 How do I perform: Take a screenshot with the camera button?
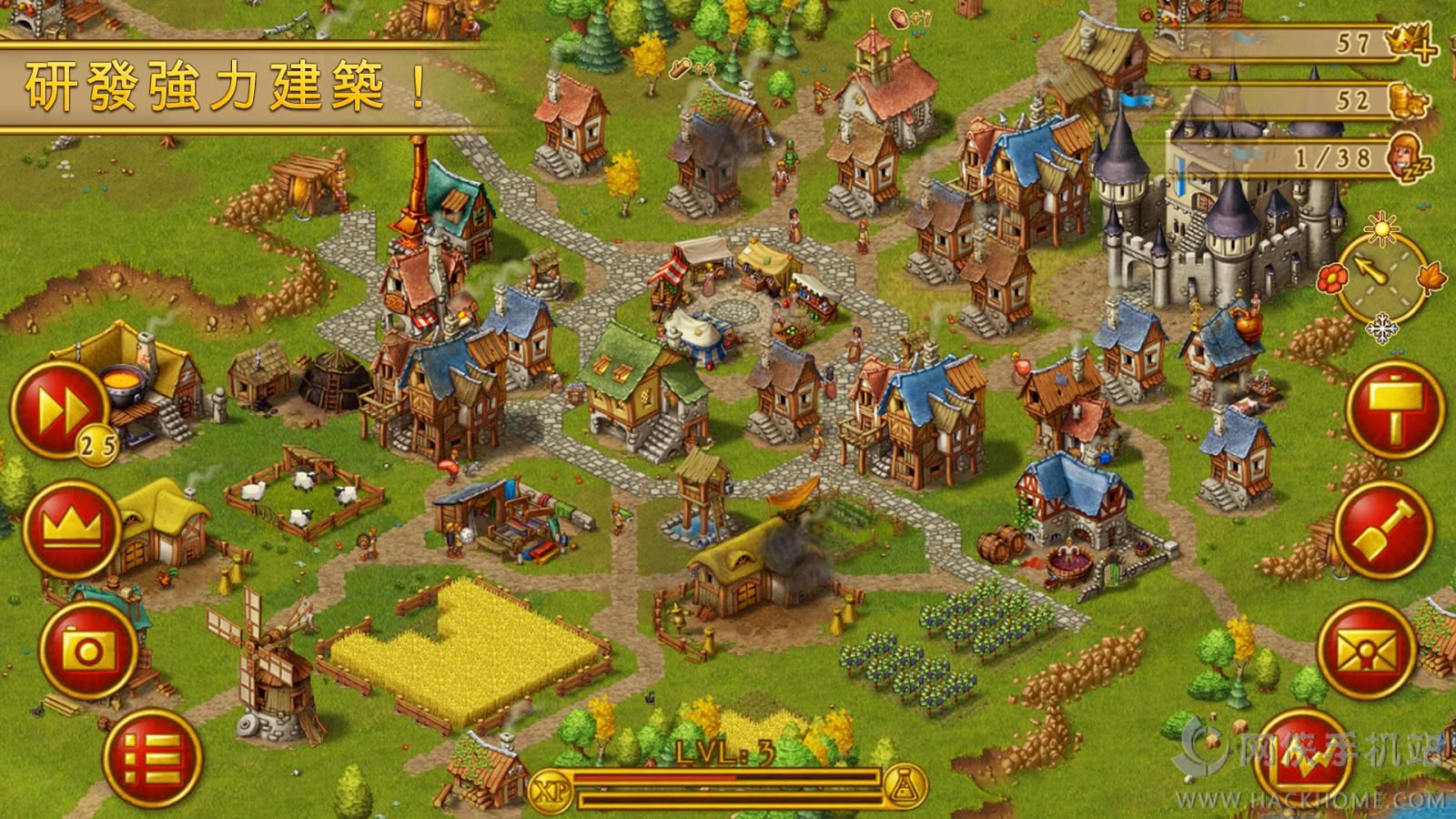tap(88, 649)
